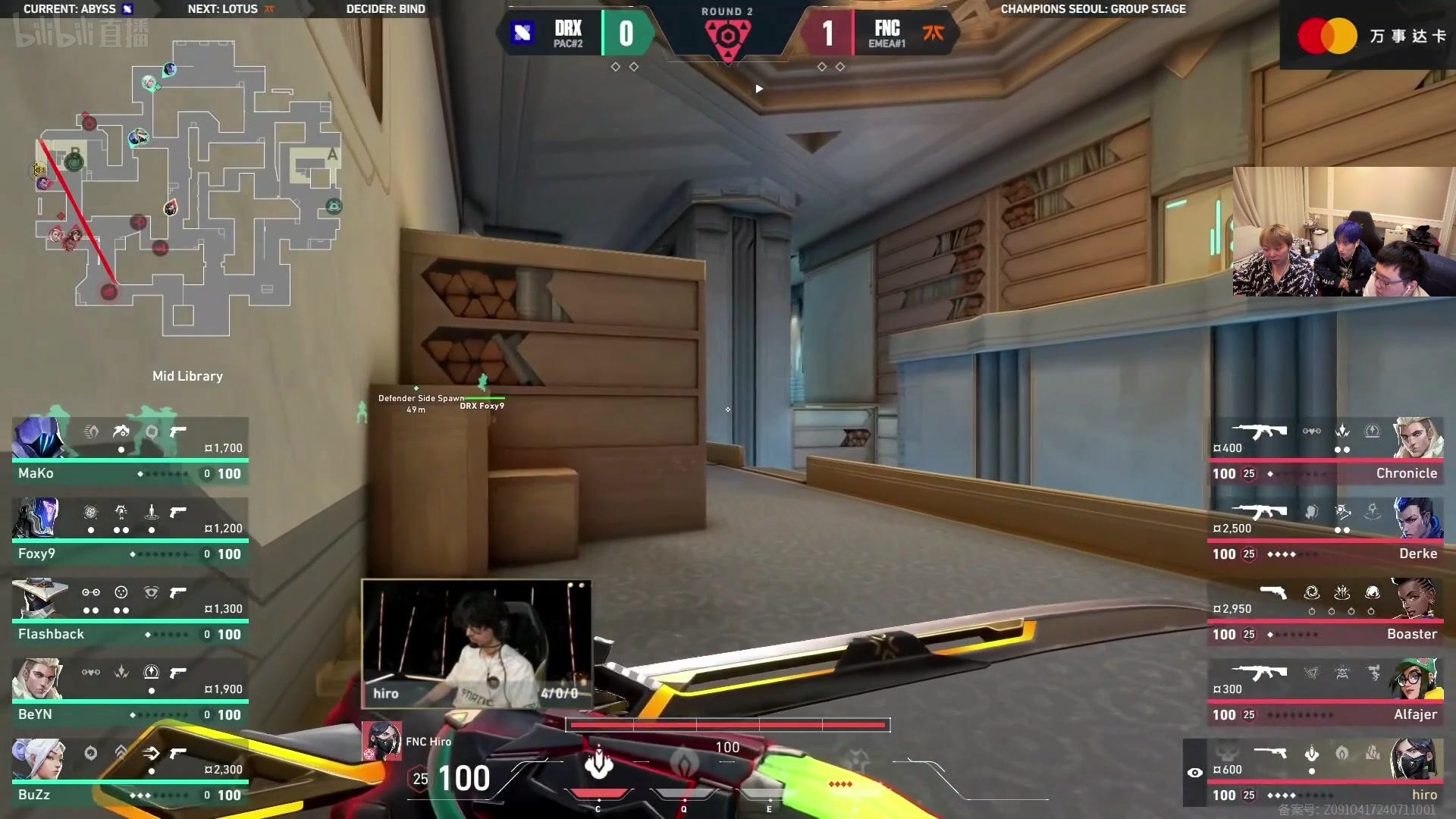
Task: Click hiro's row in the FNC list
Action: click(x=1325, y=773)
